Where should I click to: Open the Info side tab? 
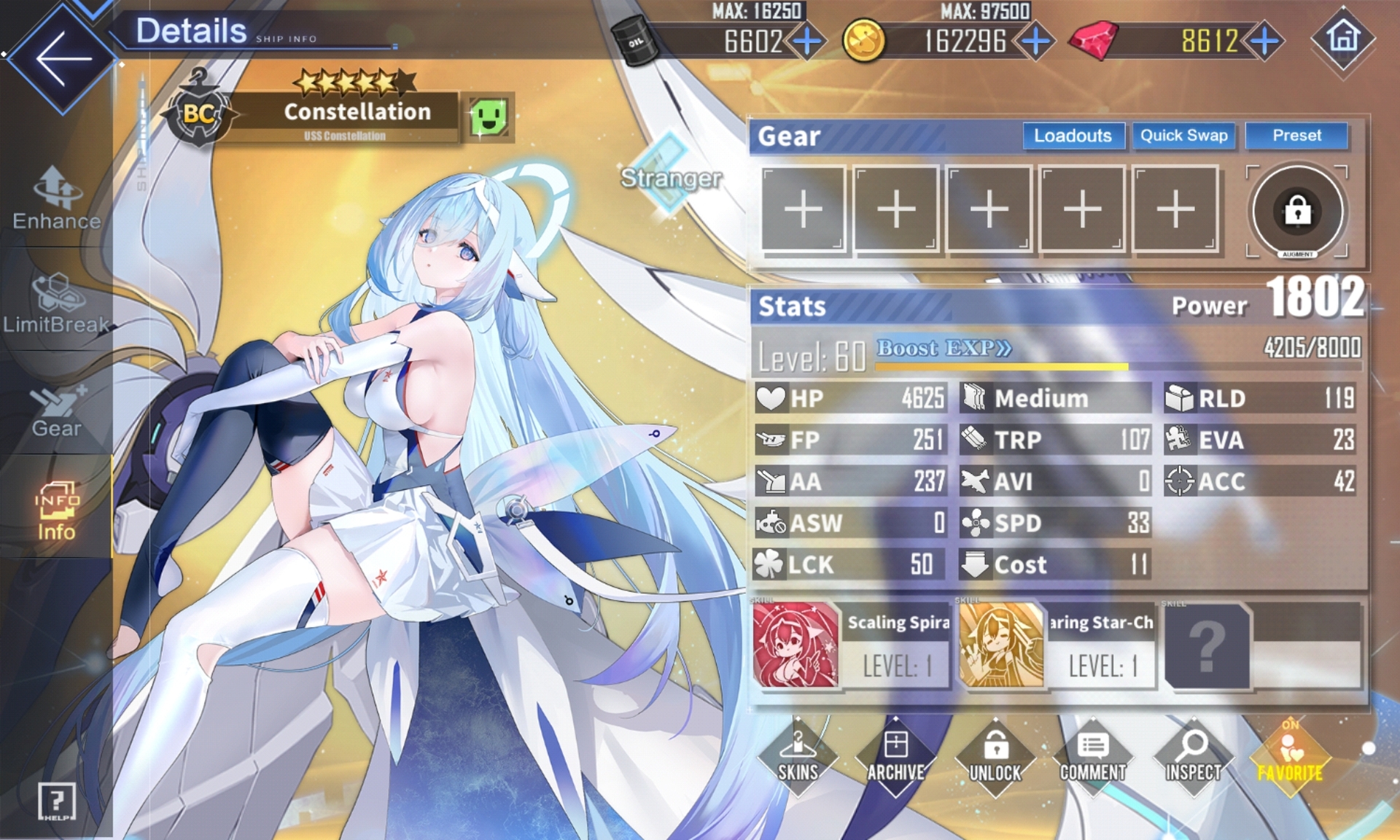pos(56,510)
